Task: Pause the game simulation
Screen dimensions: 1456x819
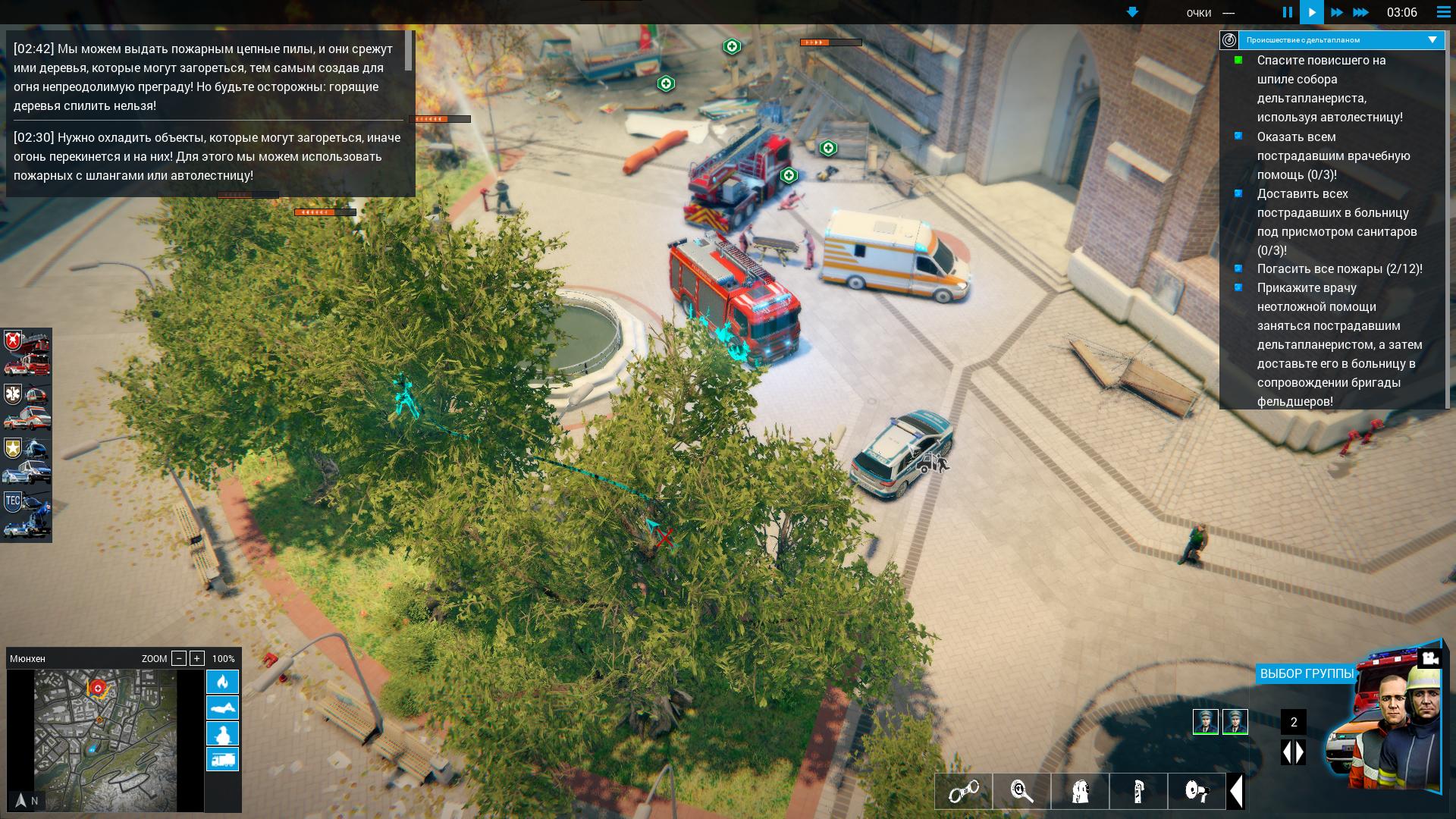Action: [x=1287, y=12]
